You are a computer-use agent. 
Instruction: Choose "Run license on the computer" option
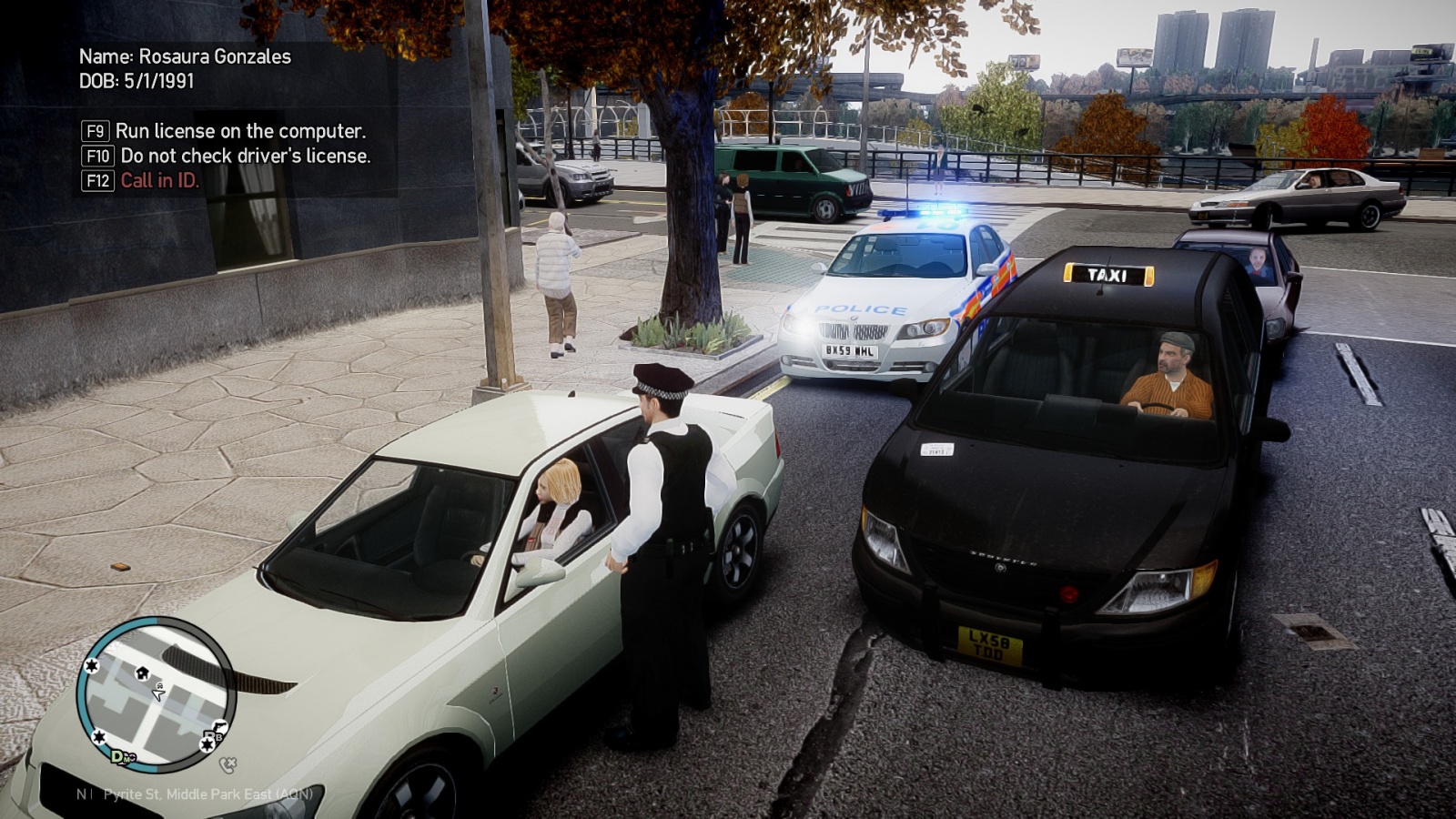(x=240, y=131)
